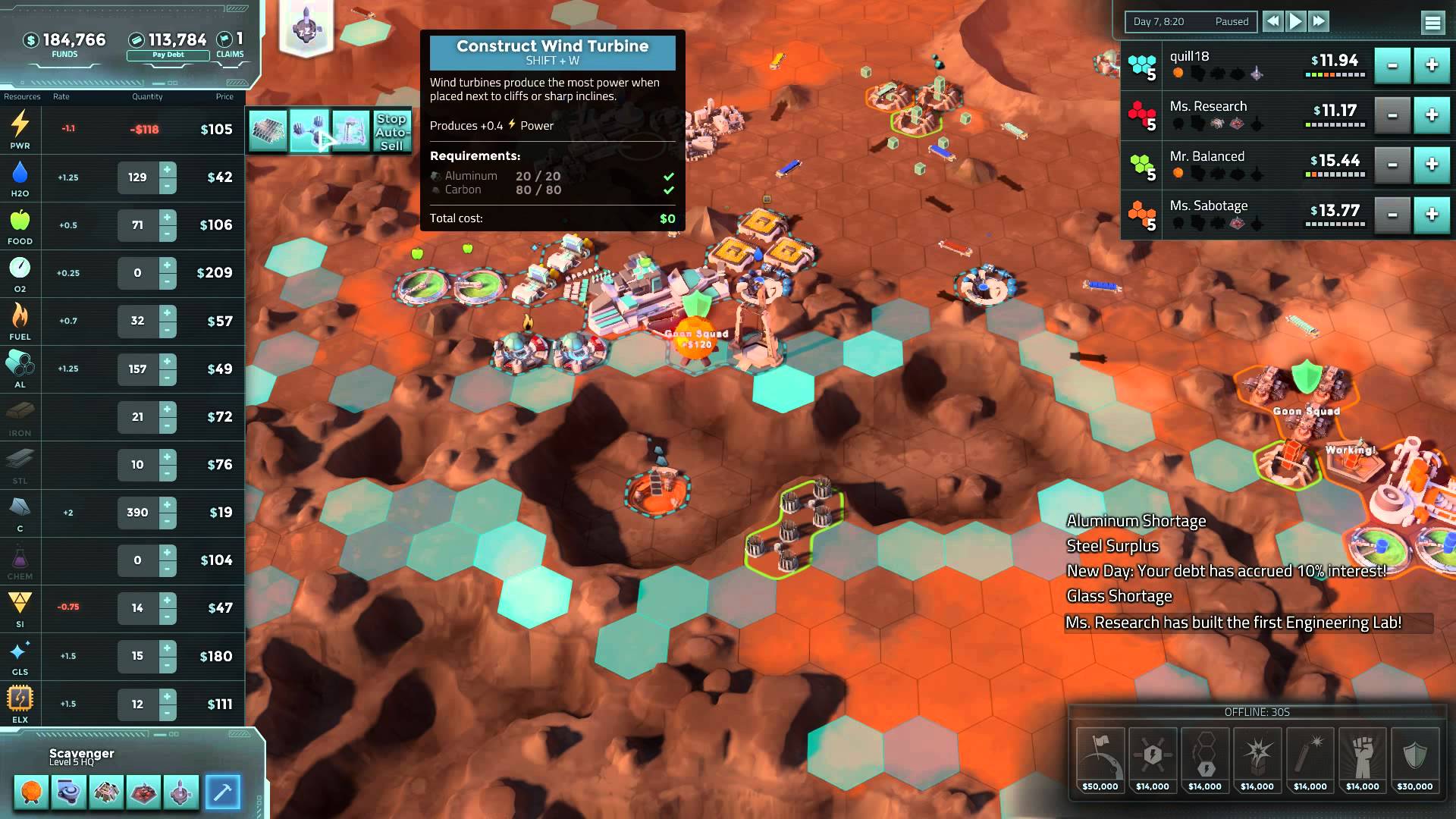Image resolution: width=1456 pixels, height=819 pixels.
Task: Select the hammer construct tool in the Scavenger HQ panel
Action: 223,791
